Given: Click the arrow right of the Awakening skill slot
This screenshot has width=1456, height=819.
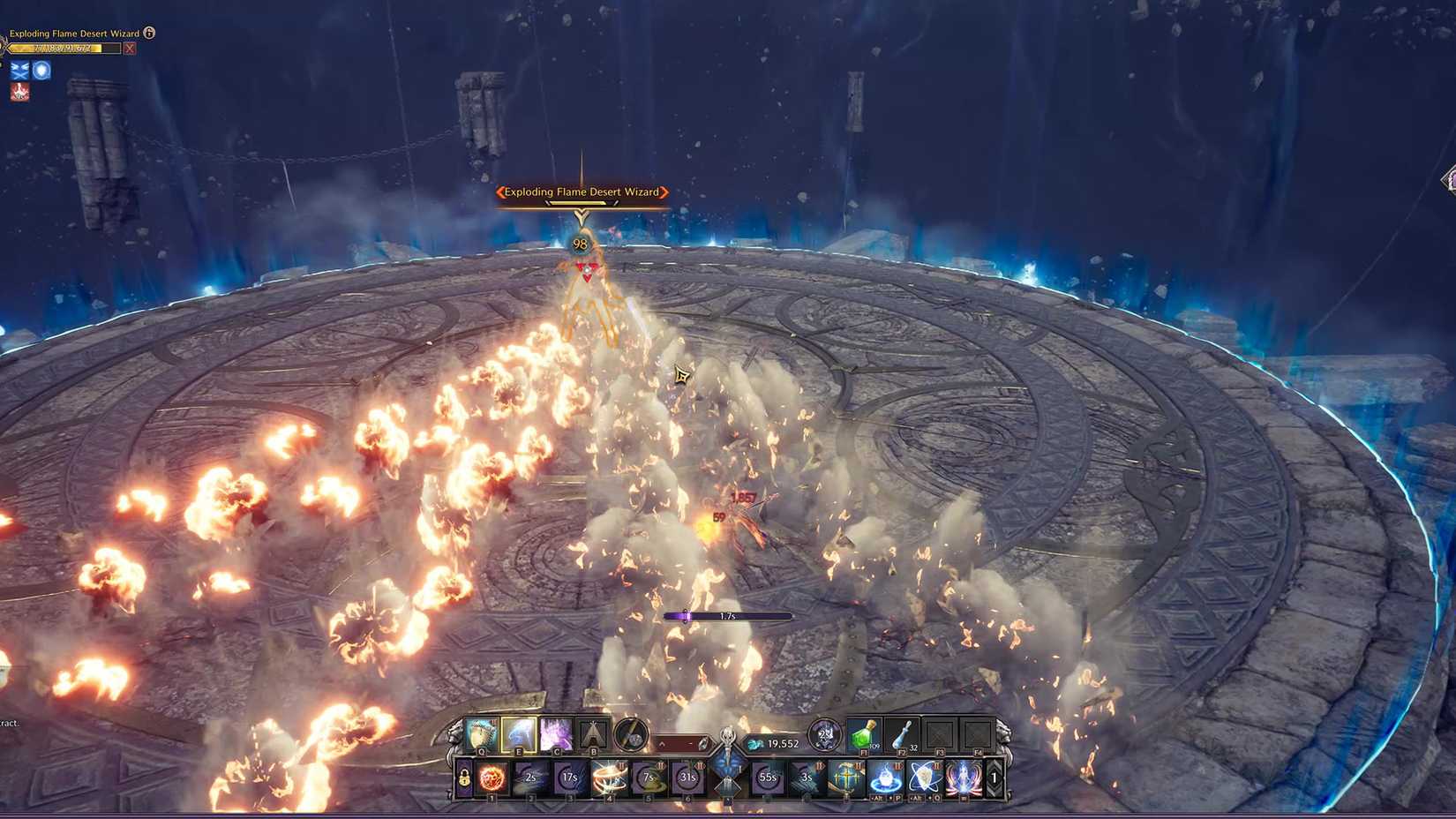Looking at the screenshot, I should point(994,779).
